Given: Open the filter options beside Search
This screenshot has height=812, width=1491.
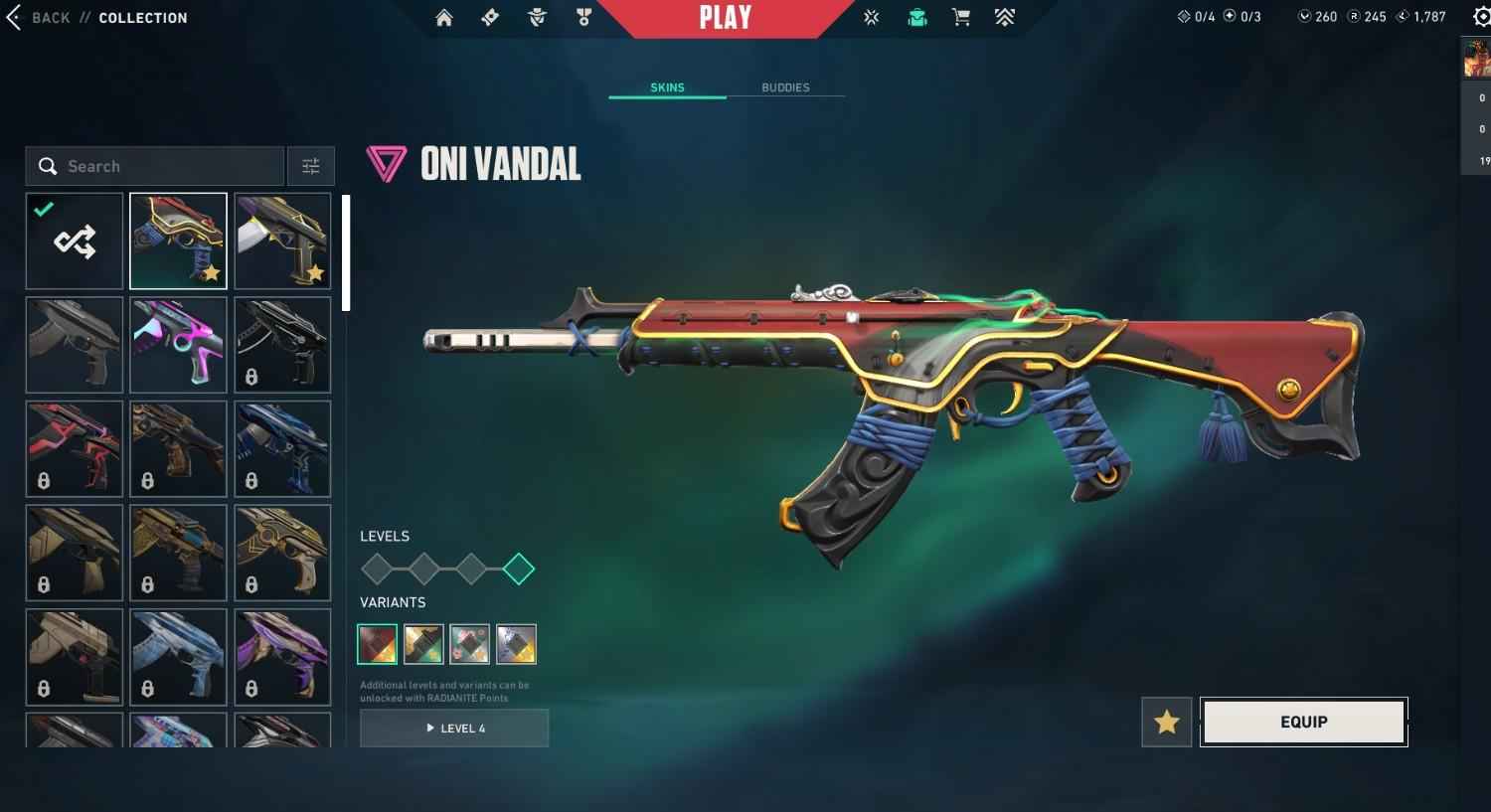Looking at the screenshot, I should pyautogui.click(x=311, y=166).
